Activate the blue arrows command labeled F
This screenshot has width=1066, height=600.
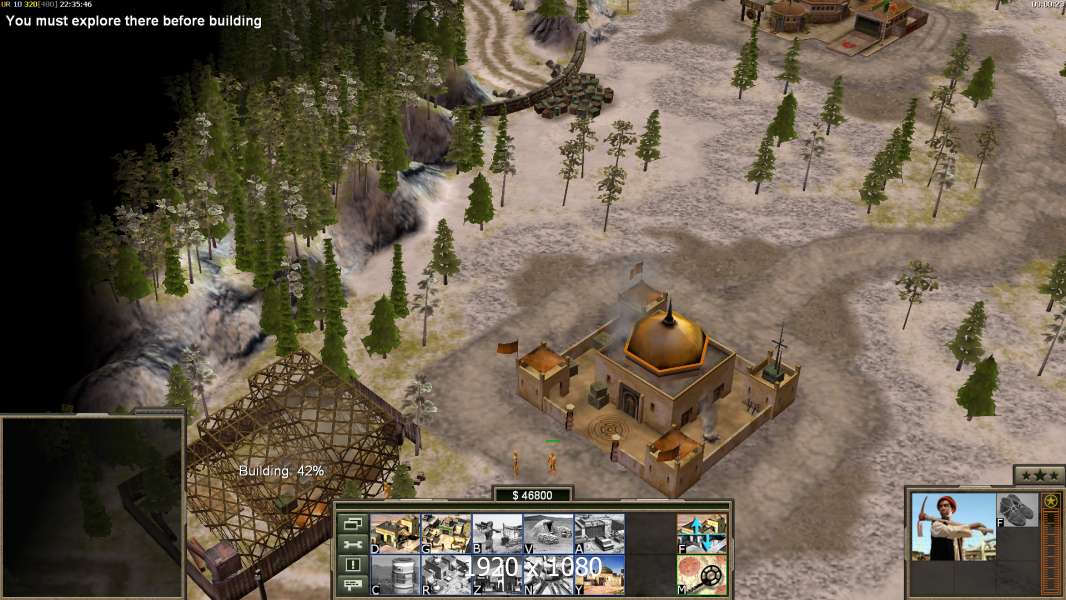coord(701,534)
